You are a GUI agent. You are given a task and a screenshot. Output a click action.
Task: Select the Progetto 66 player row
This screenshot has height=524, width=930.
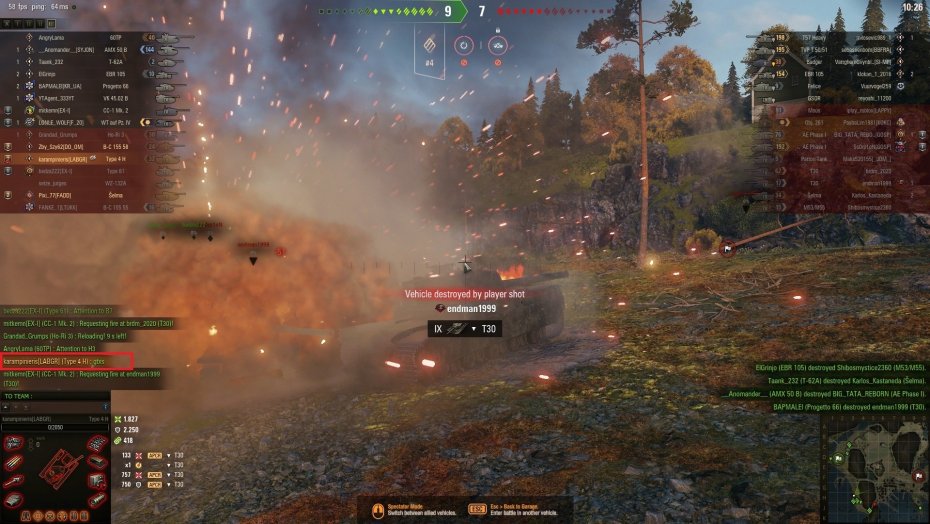click(x=80, y=86)
